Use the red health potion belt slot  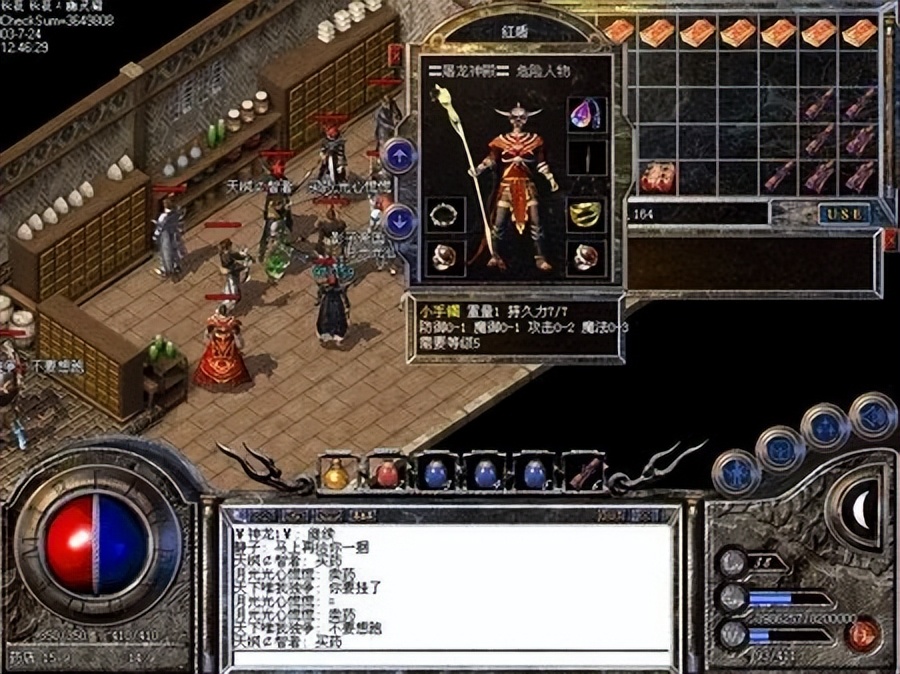coord(385,472)
